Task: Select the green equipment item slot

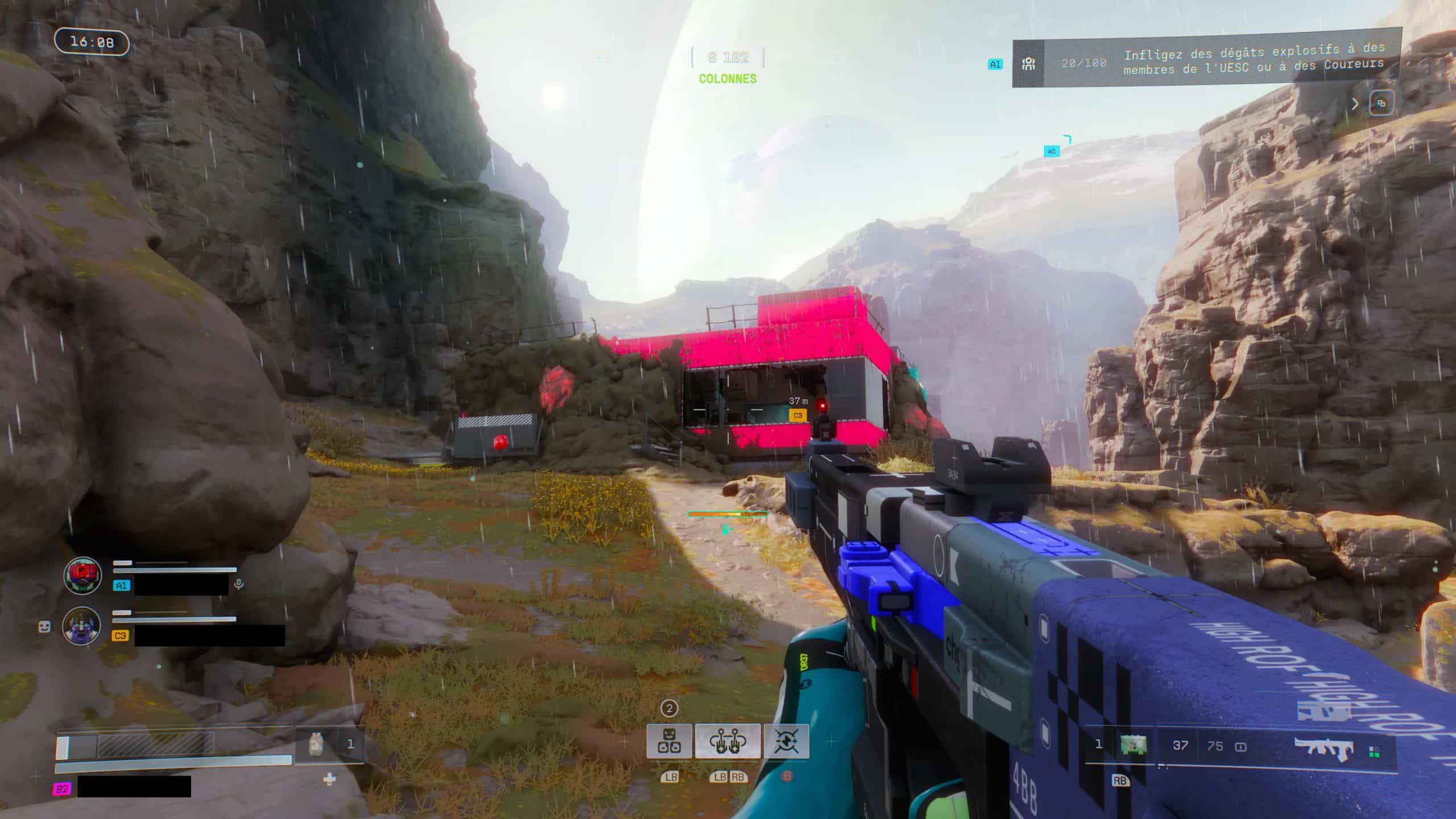Action: click(x=1133, y=744)
